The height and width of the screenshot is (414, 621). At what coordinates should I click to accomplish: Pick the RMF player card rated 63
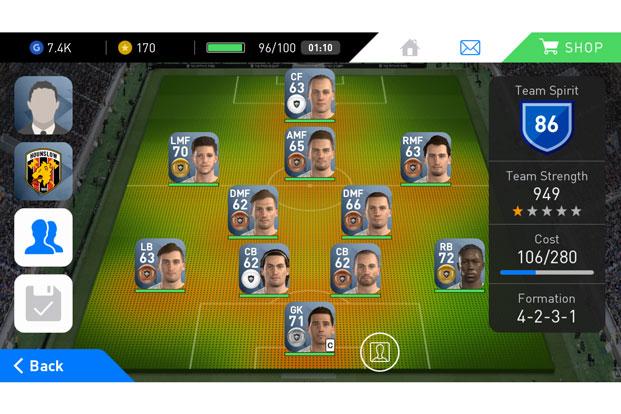[425, 158]
